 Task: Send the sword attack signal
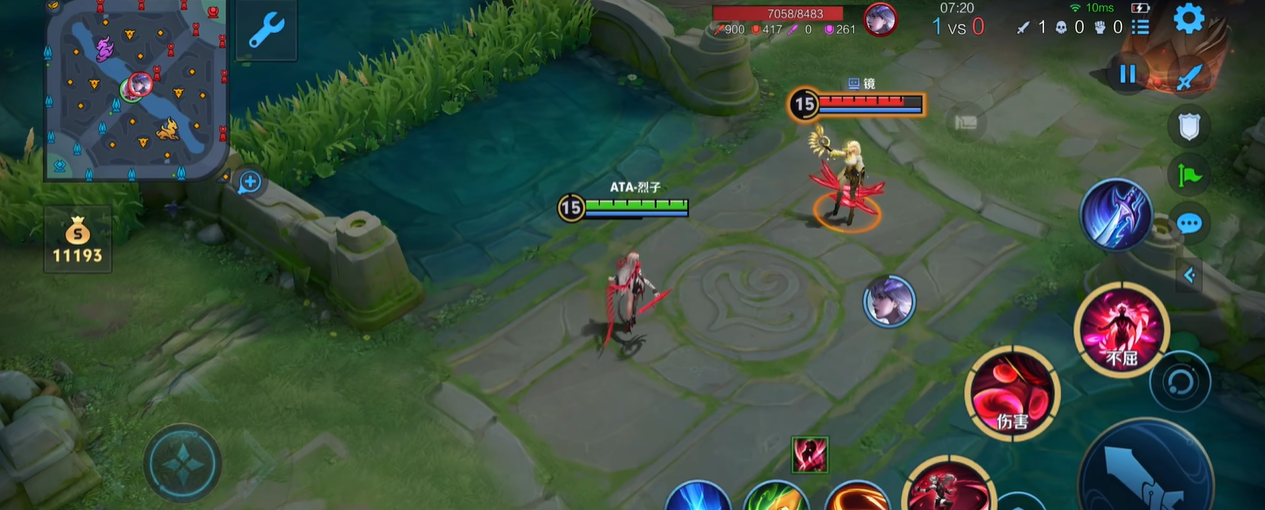(x=1189, y=77)
